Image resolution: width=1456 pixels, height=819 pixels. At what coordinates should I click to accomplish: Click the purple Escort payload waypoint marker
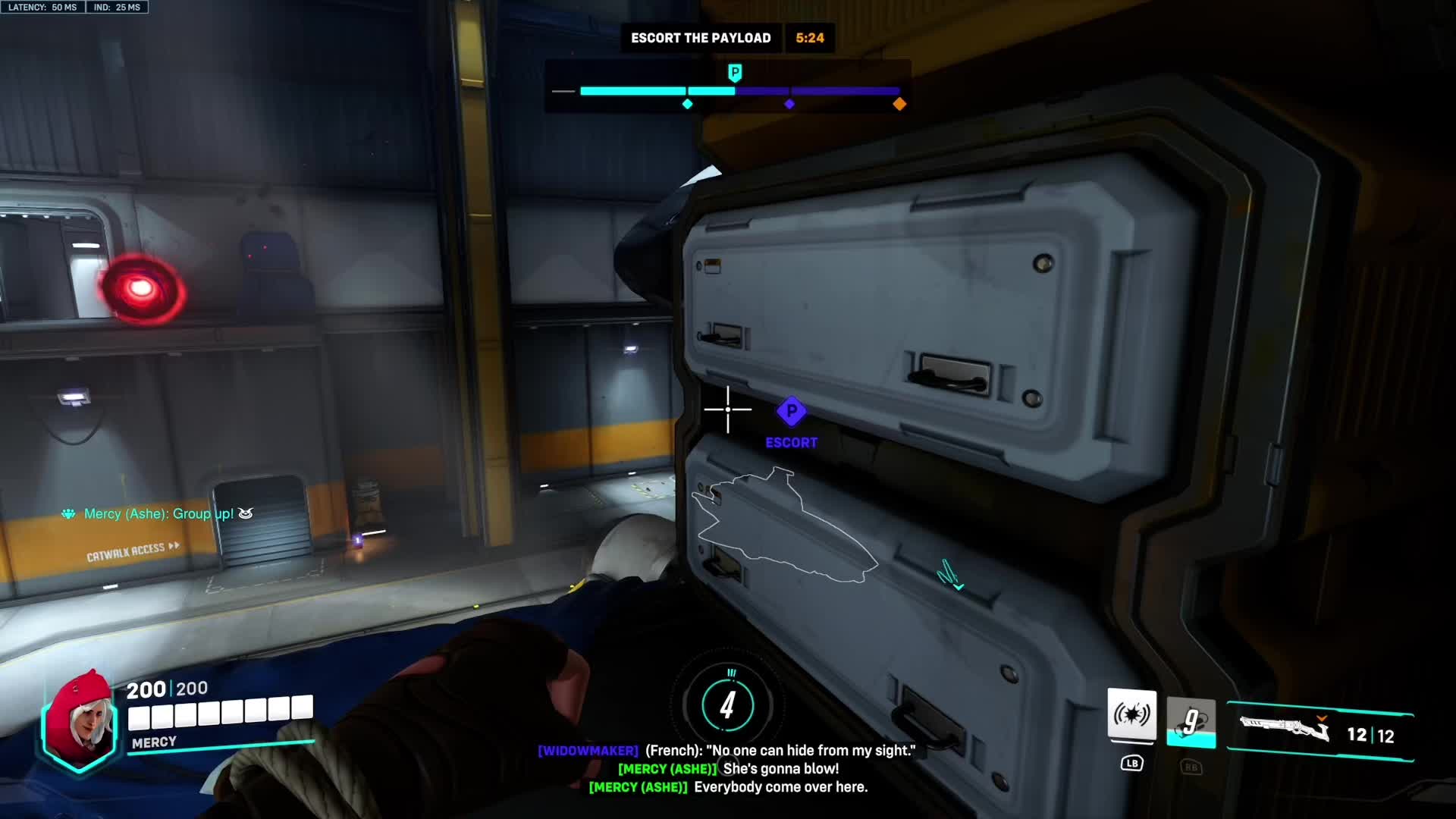tap(791, 412)
